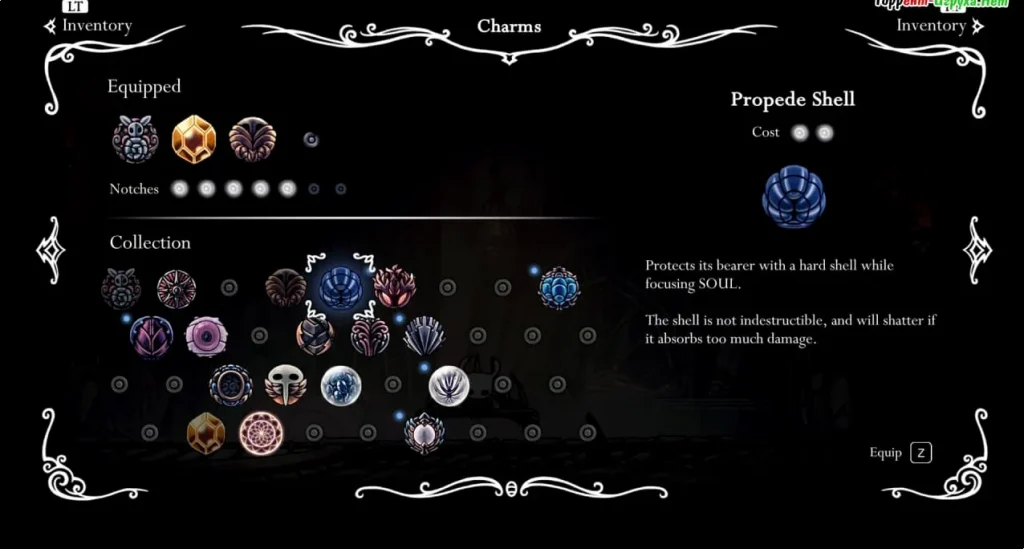1024x549 pixels.
Task: Select the pink Flukenest charm
Action: [206, 336]
